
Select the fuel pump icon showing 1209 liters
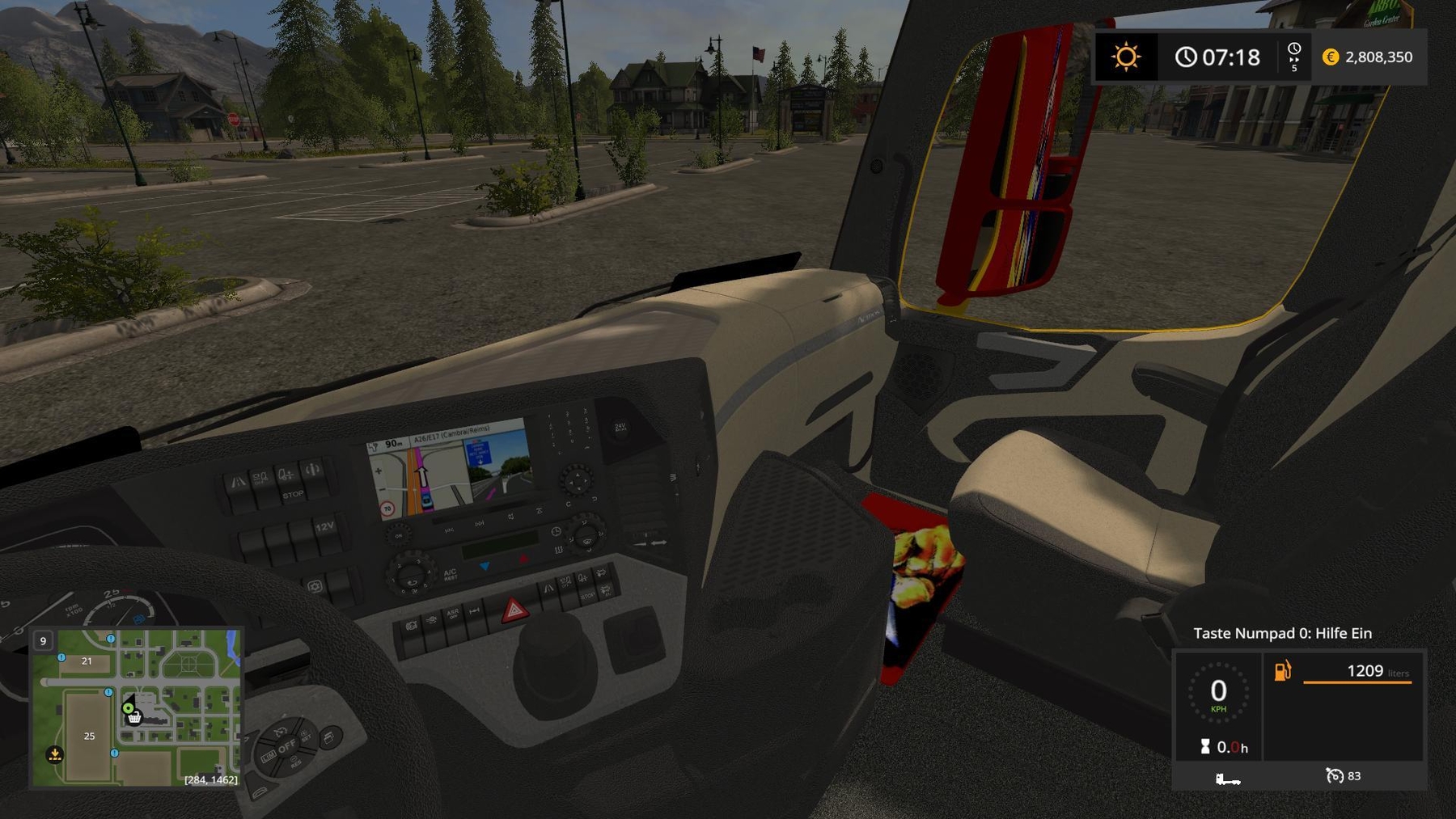click(x=1281, y=671)
